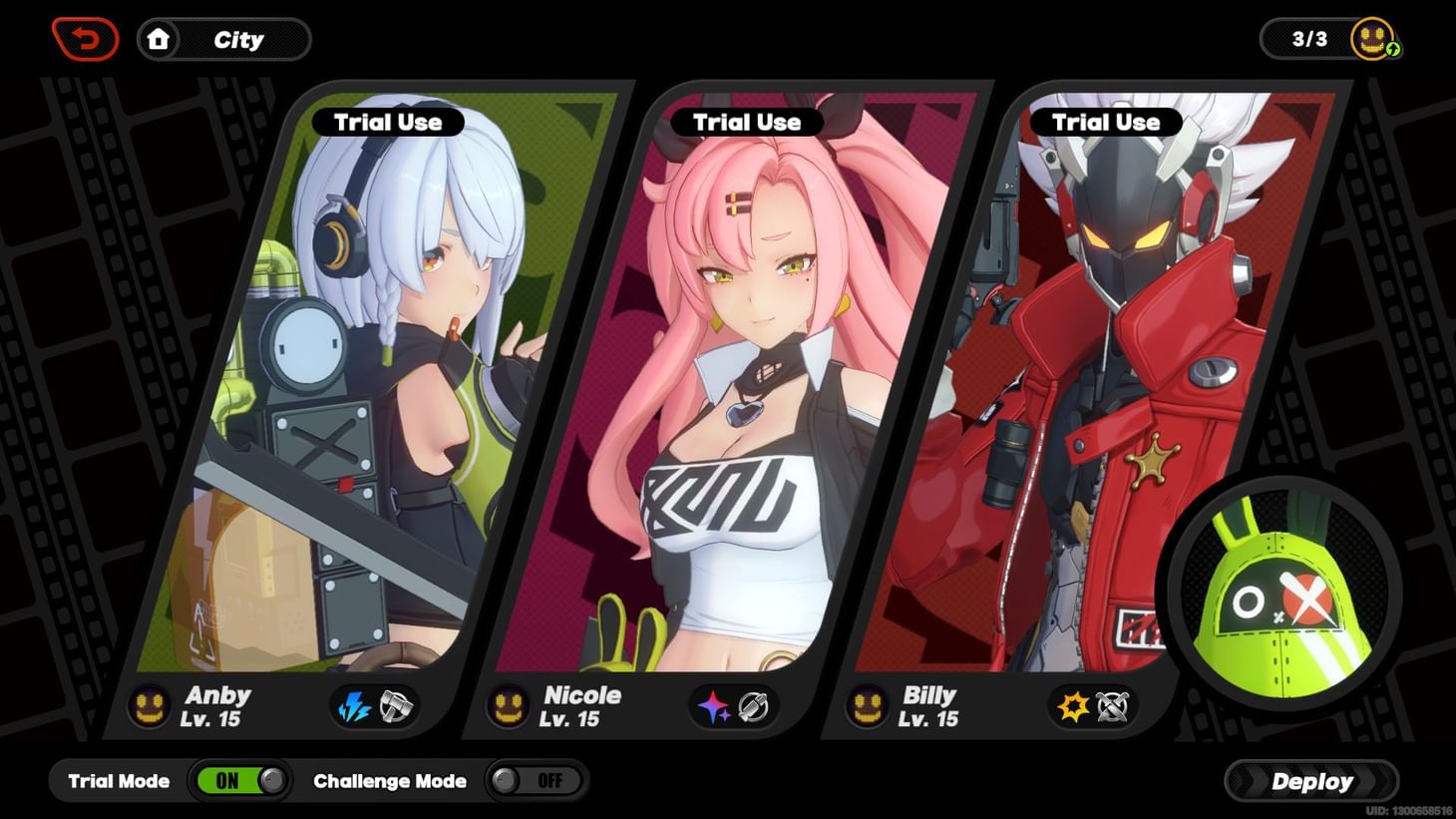Enable Challenge Mode

point(535,781)
